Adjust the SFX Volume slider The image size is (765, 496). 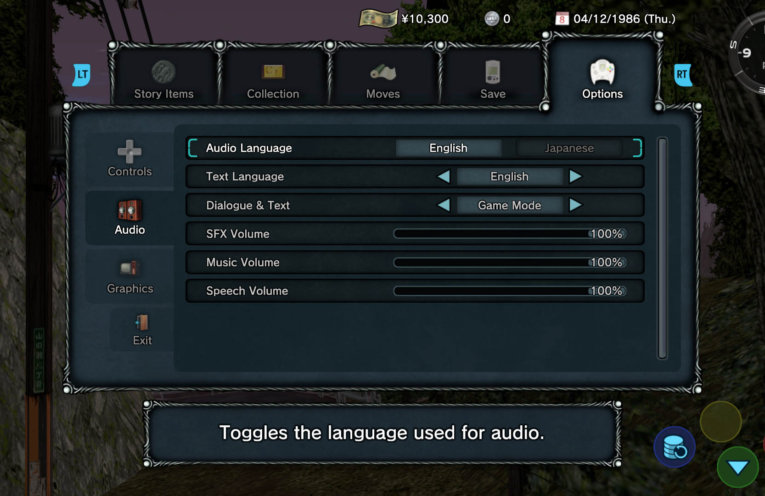tap(508, 234)
